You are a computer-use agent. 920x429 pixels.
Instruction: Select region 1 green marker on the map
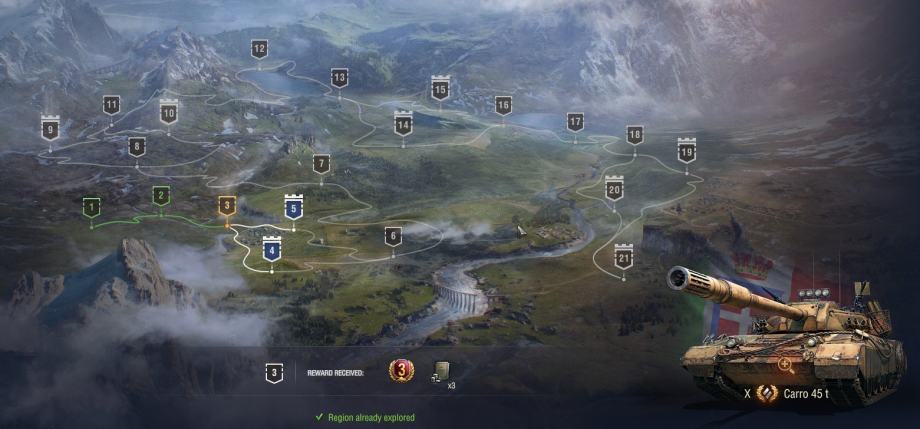pyautogui.click(x=92, y=207)
